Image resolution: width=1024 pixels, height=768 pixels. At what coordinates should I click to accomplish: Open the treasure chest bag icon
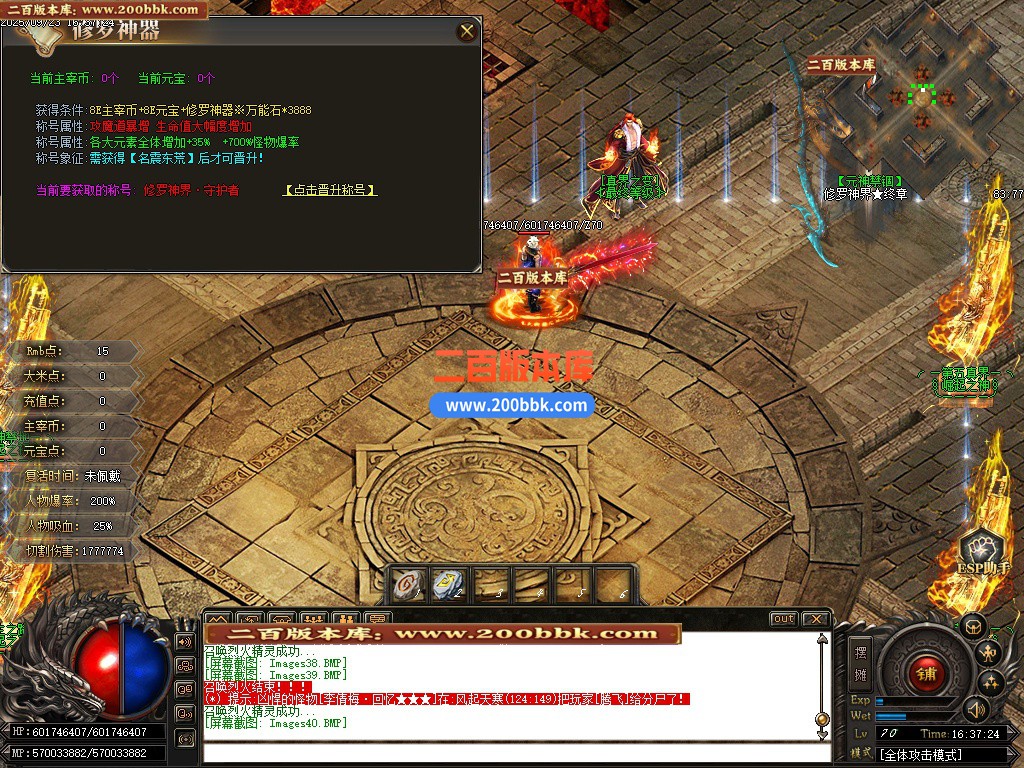pyautogui.click(x=973, y=627)
